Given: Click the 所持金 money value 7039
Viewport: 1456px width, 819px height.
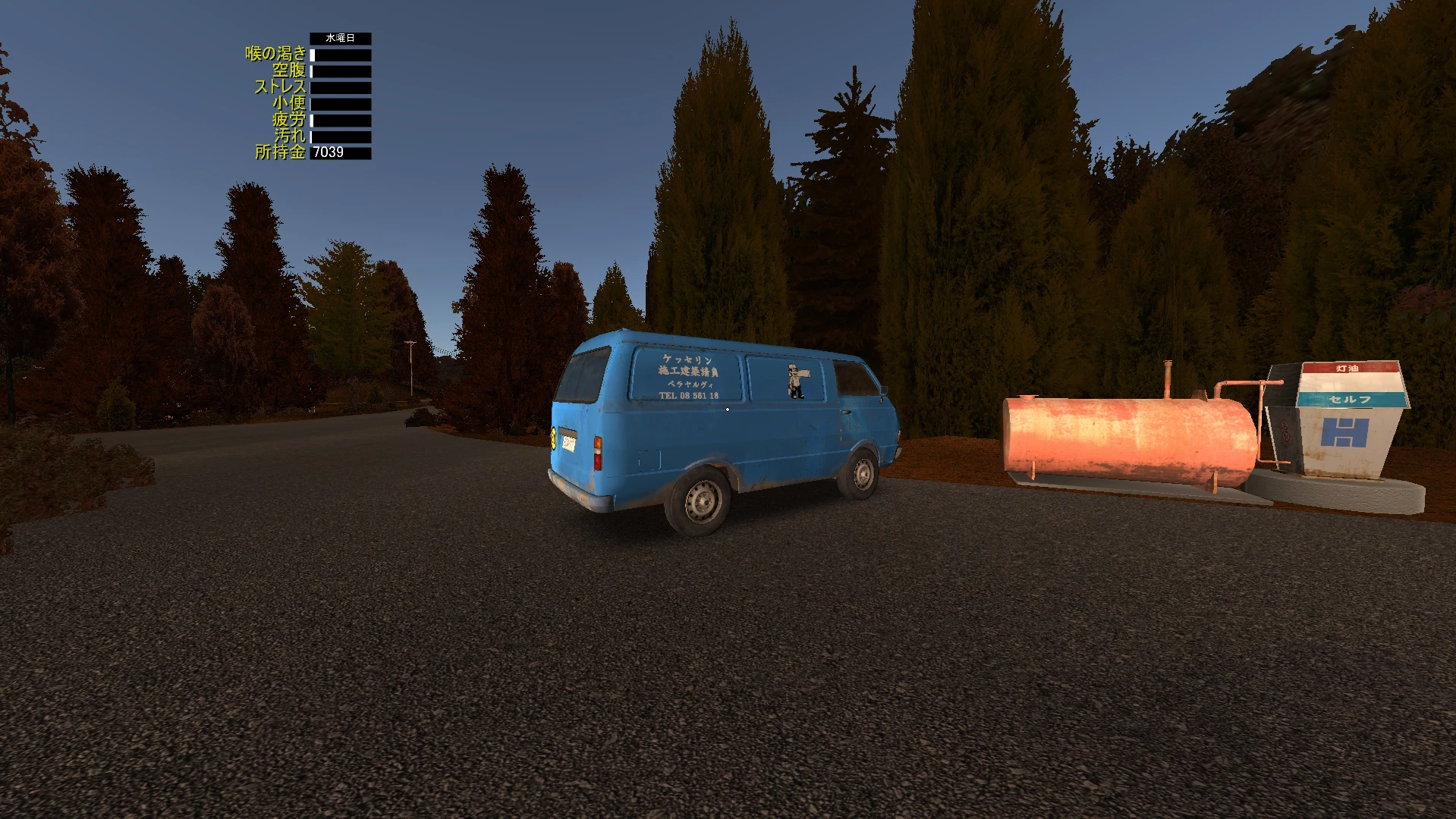Looking at the screenshot, I should pyautogui.click(x=328, y=152).
